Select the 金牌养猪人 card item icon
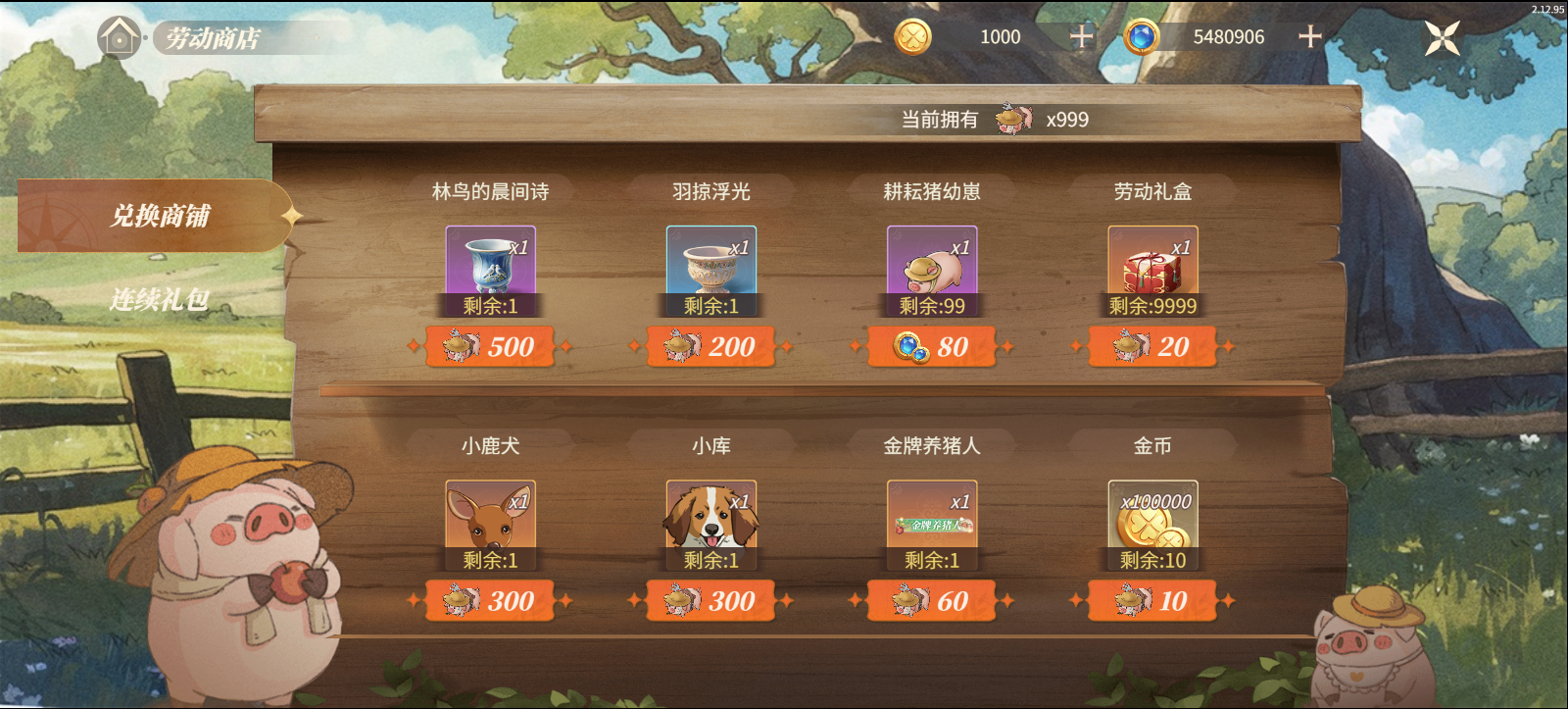The width and height of the screenshot is (1568, 709). pos(930,518)
